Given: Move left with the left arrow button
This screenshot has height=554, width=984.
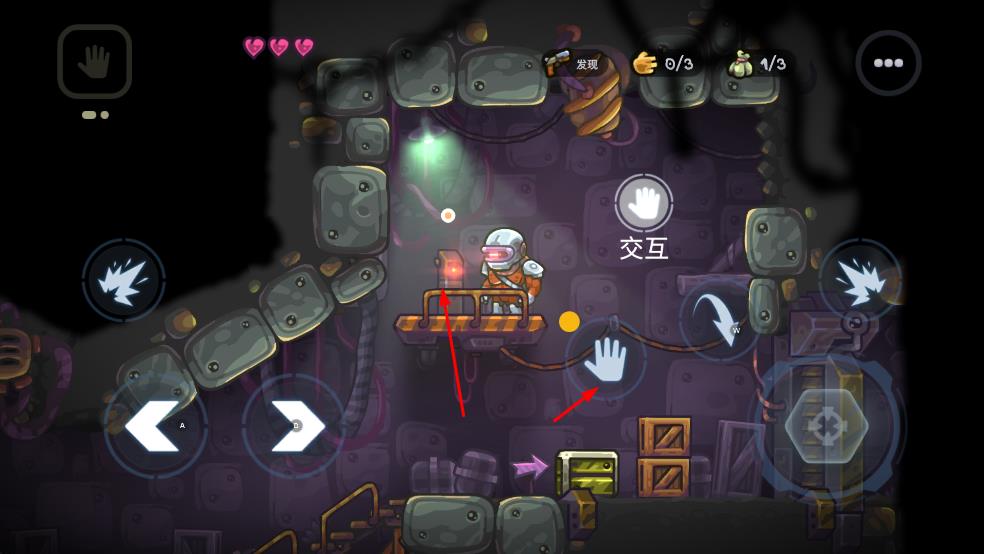Looking at the screenshot, I should coord(154,425).
